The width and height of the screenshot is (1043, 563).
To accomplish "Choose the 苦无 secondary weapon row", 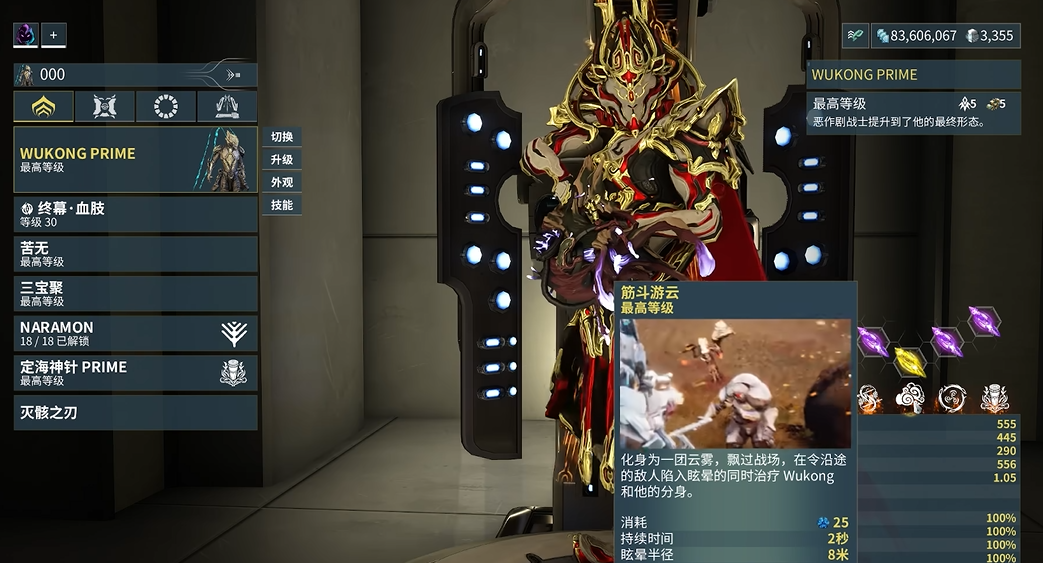I will click(x=135, y=254).
